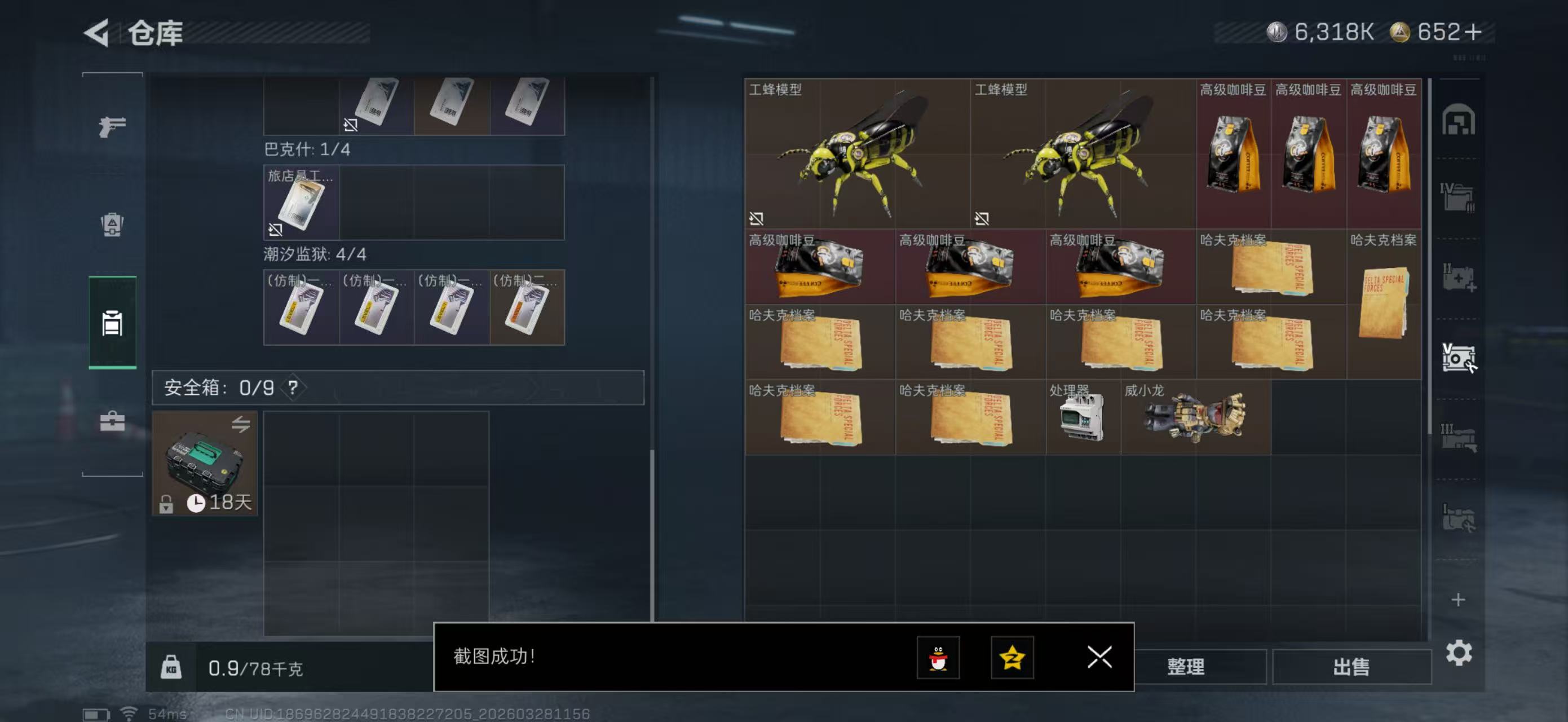This screenshot has height=722, width=1568.
Task: Select the highlighted safe storage tab V
Action: (1460, 359)
